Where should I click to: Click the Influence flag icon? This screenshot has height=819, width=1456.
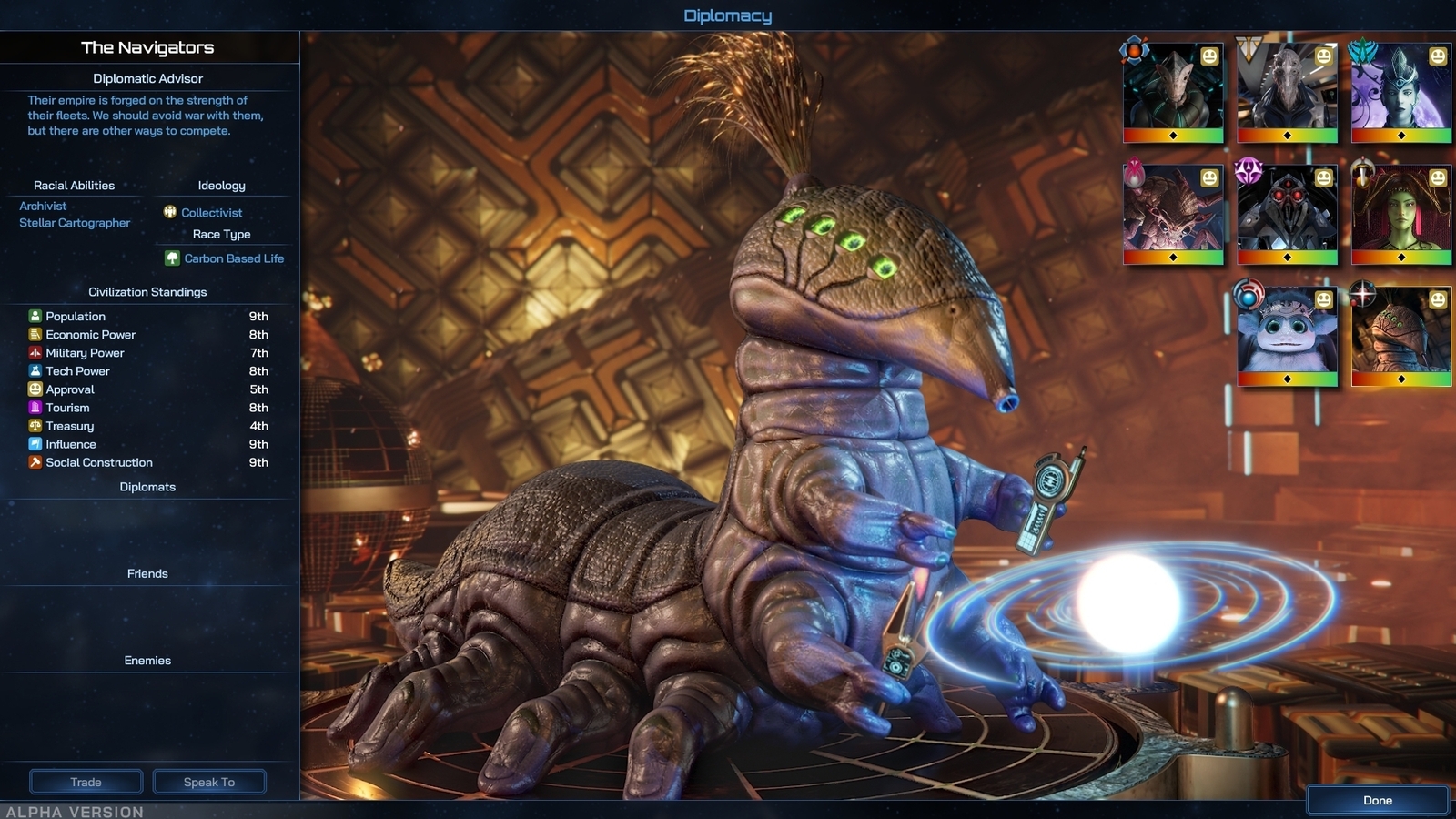pos(35,443)
